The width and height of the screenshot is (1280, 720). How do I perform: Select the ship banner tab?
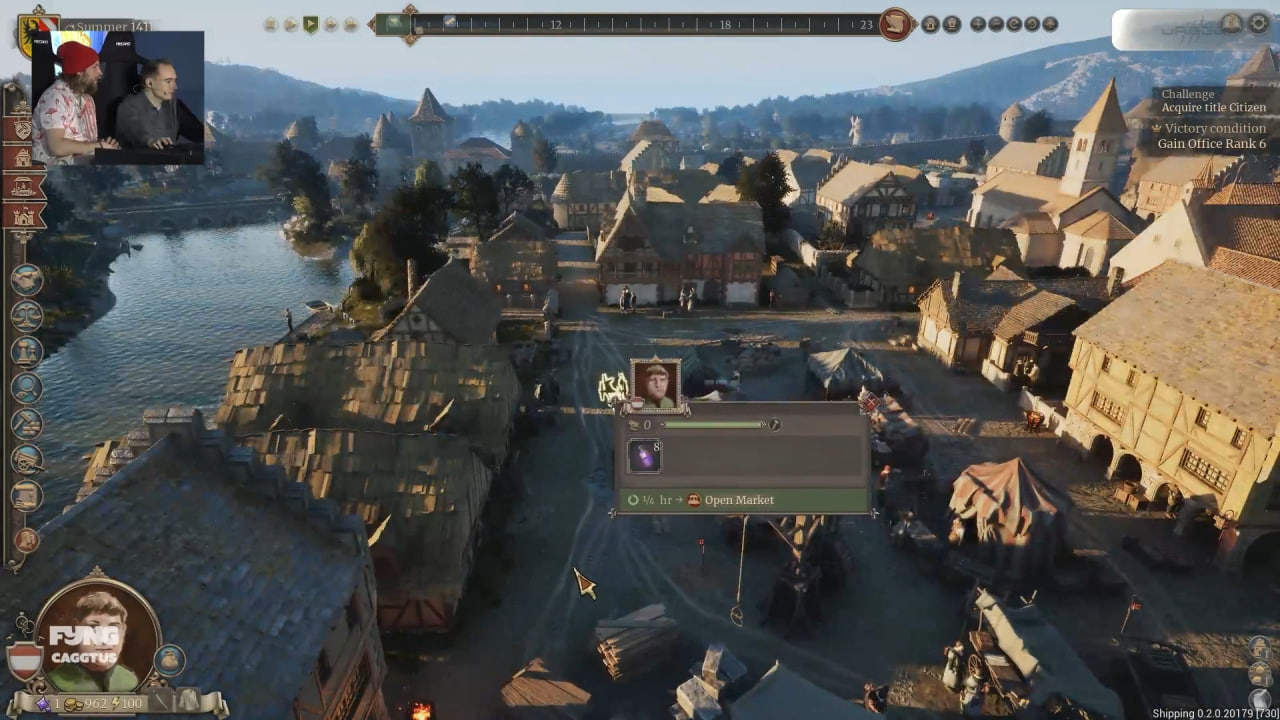pos(23,186)
